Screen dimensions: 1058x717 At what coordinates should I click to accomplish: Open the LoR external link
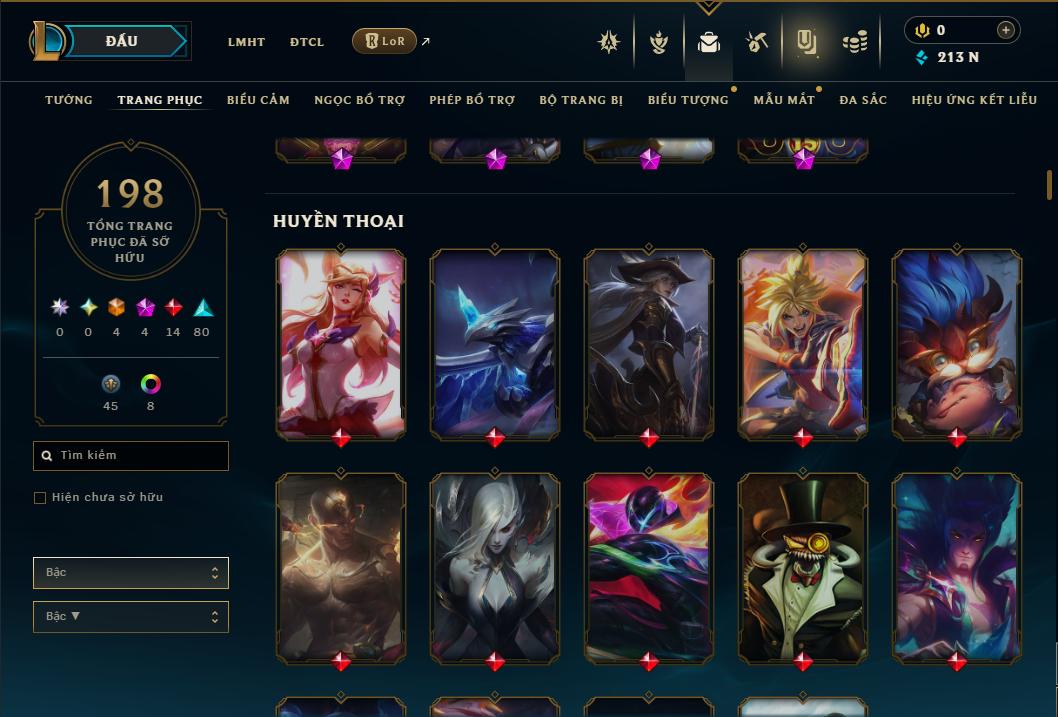(385, 41)
